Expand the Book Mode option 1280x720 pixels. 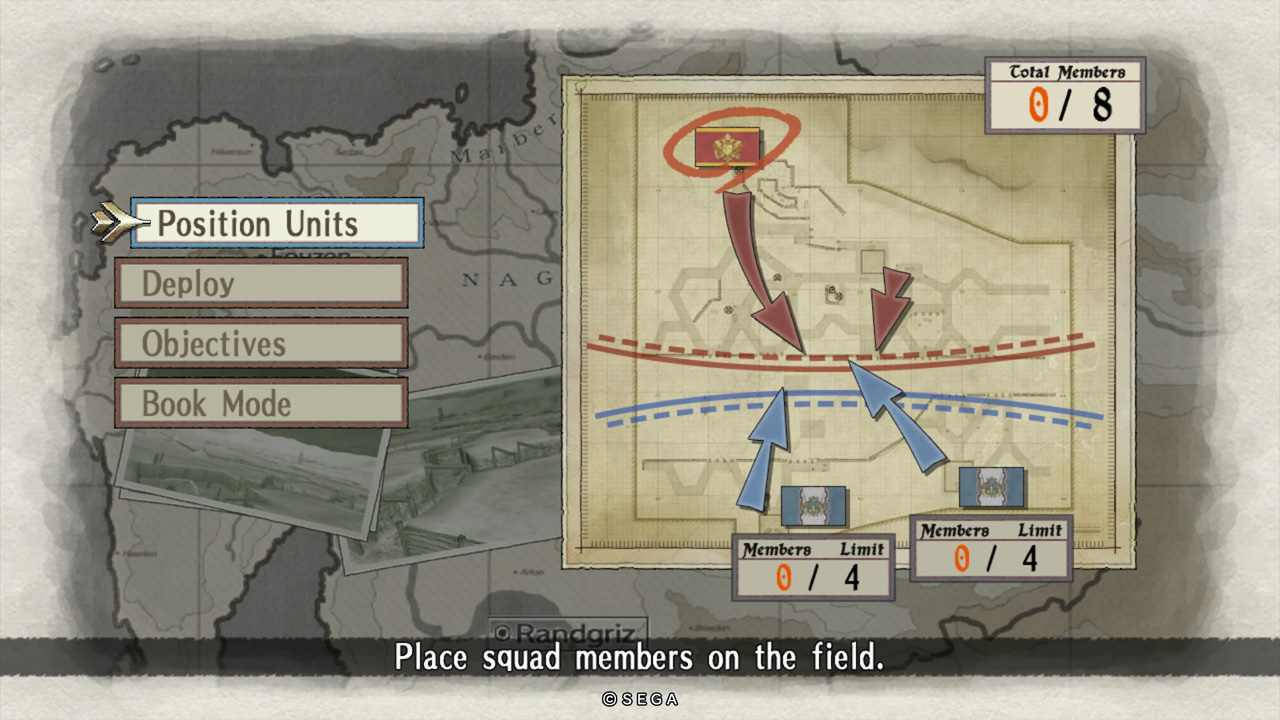[260, 403]
